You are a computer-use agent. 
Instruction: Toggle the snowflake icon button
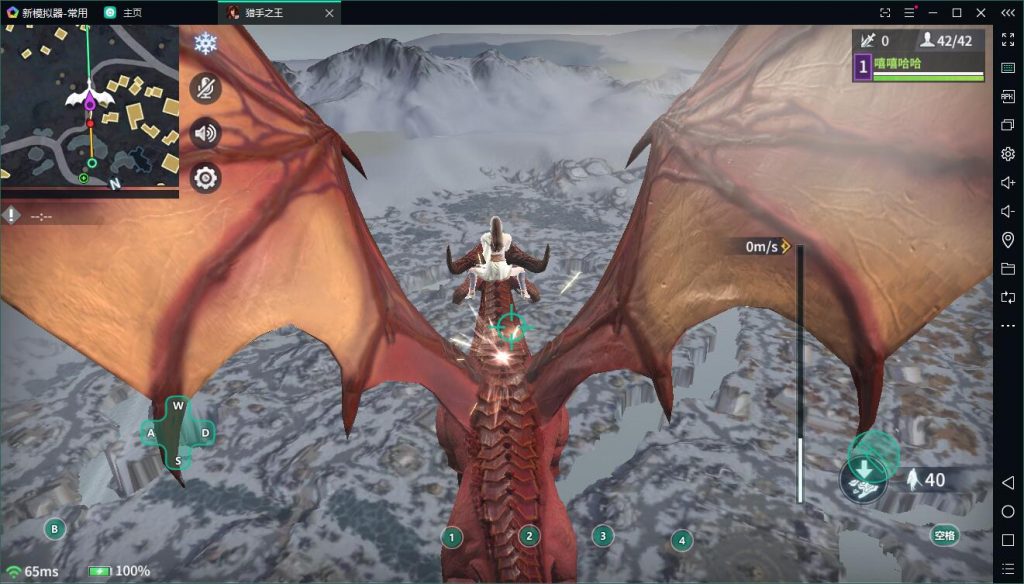205,44
